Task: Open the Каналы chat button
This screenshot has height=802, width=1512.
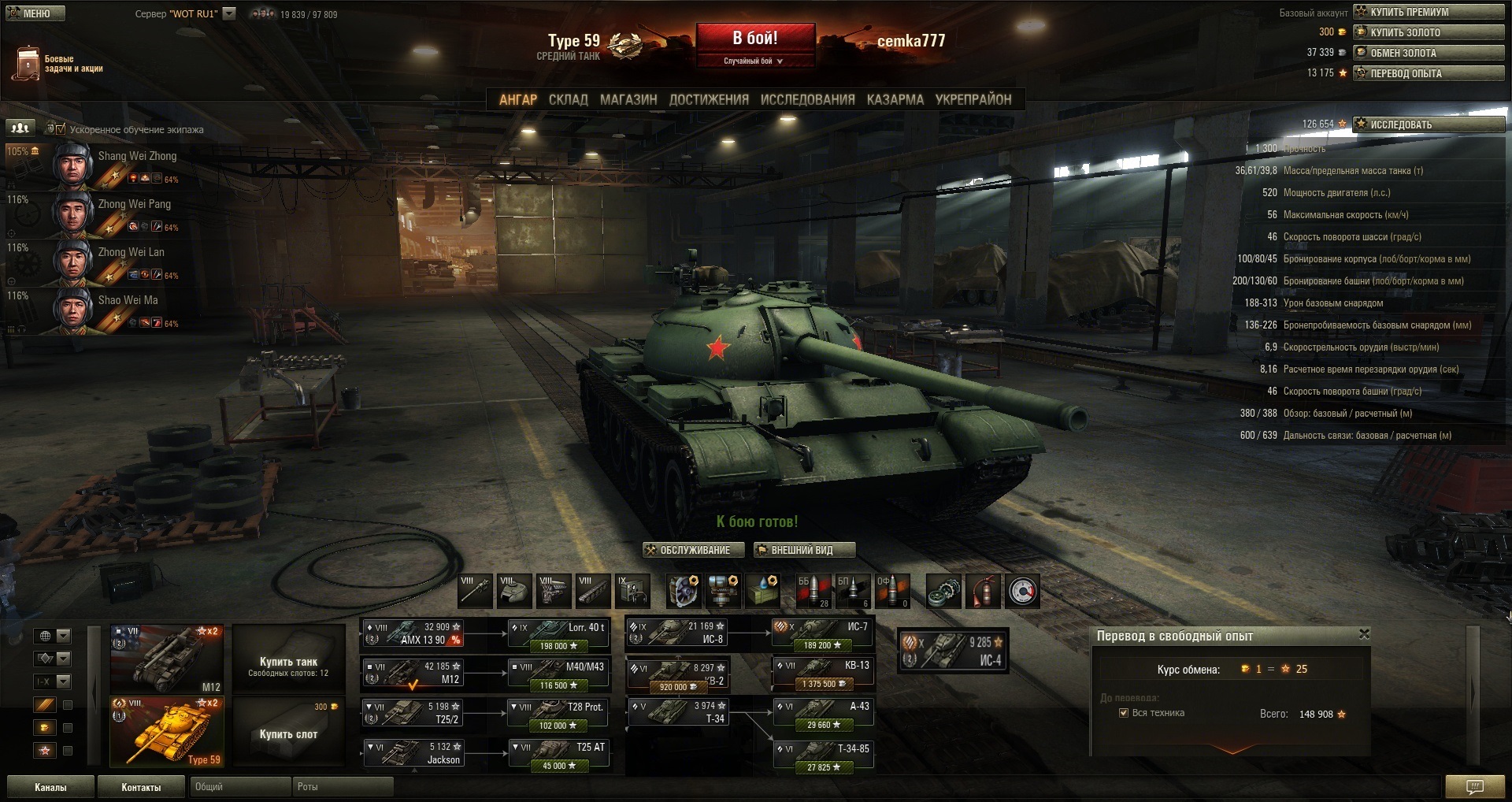Action: 50,787
